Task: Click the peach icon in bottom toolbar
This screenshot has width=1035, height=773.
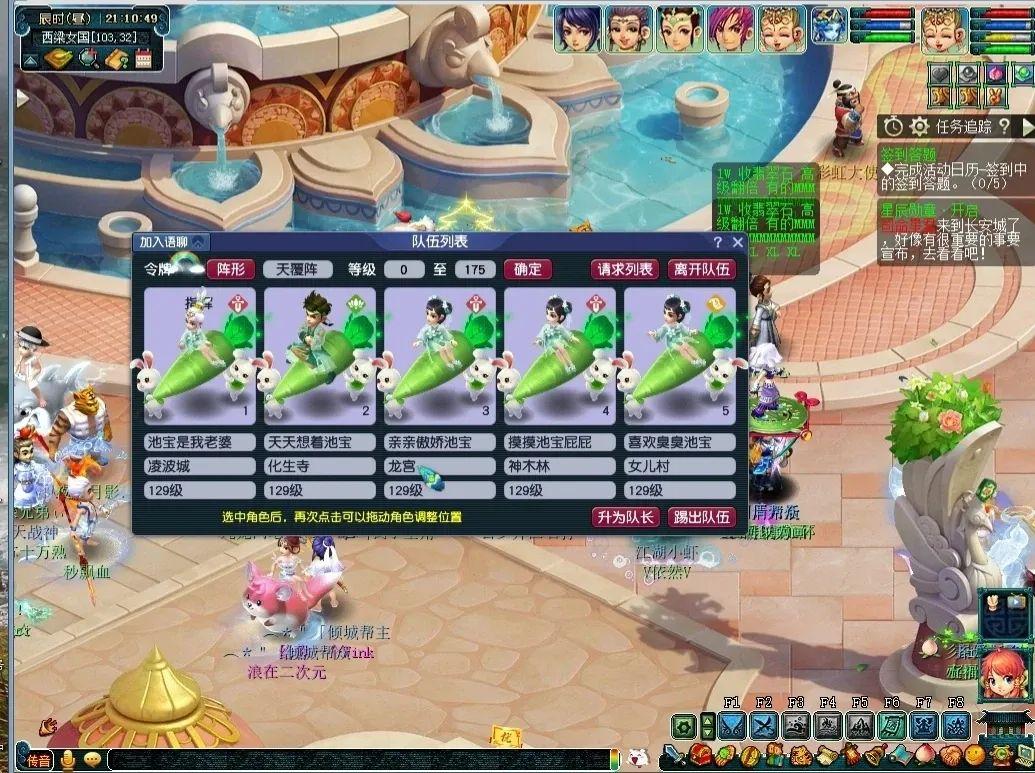Action: pyautogui.click(x=925, y=755)
